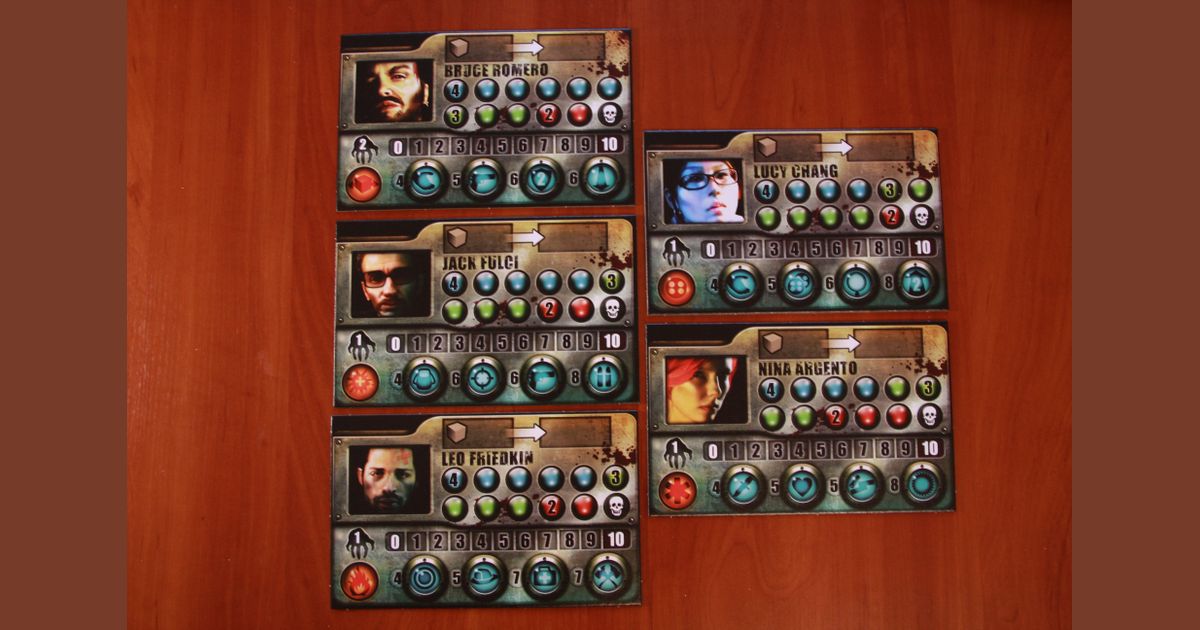Screen dimensions: 1200x630
Task: Select the Bruce Romero character card
Action: tap(485, 120)
